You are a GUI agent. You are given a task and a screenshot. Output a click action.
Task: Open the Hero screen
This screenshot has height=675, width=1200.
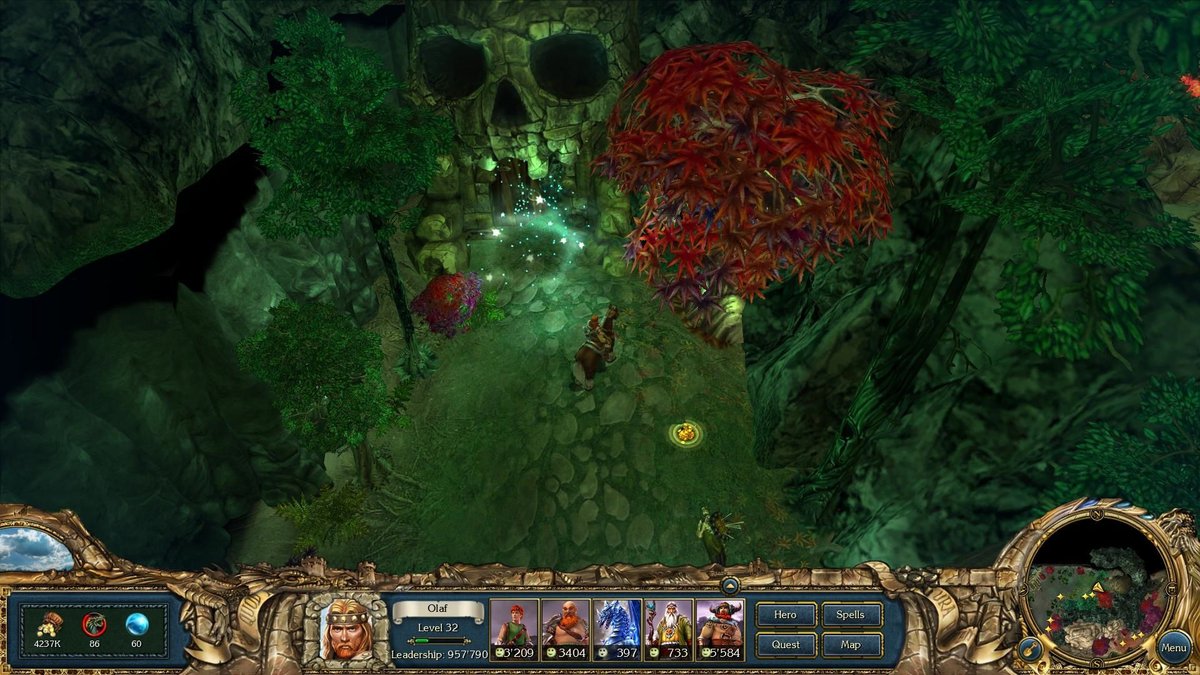(x=786, y=615)
